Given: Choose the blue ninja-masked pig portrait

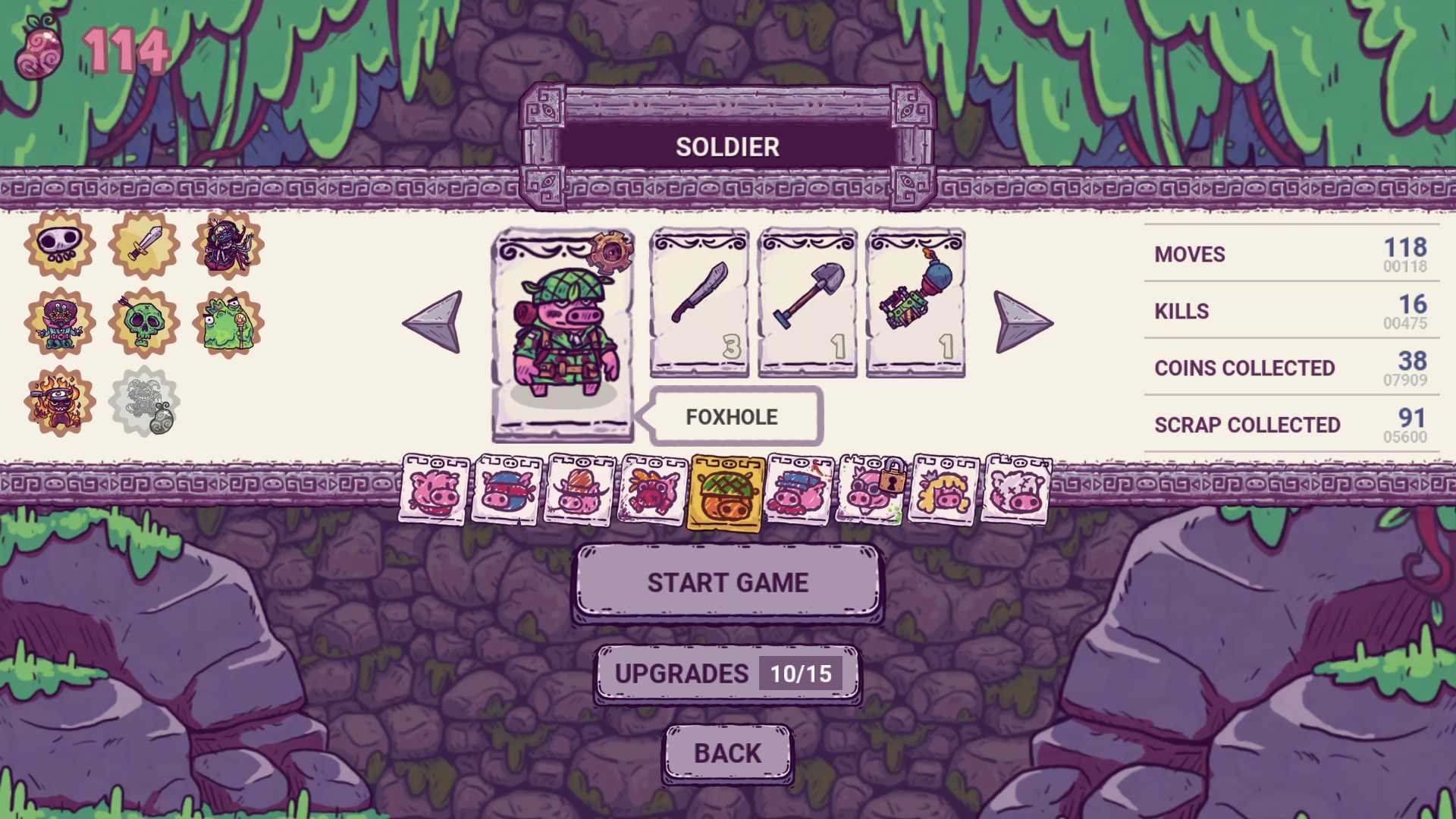Looking at the screenshot, I should (507, 490).
